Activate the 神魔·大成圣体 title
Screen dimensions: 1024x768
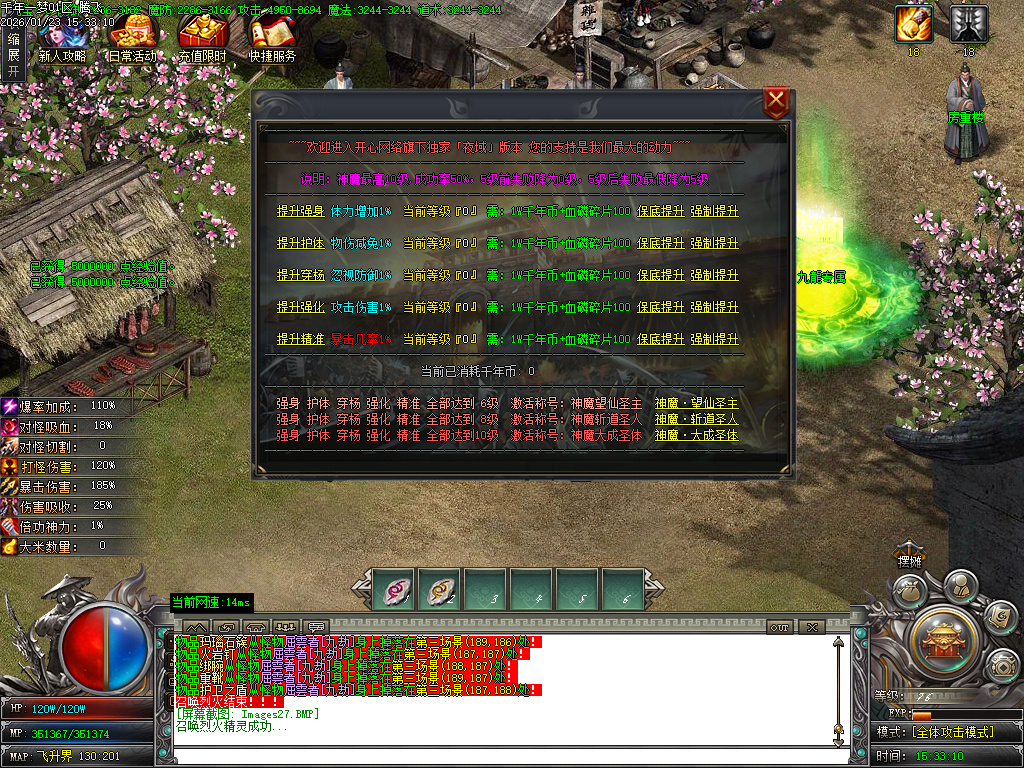click(696, 435)
